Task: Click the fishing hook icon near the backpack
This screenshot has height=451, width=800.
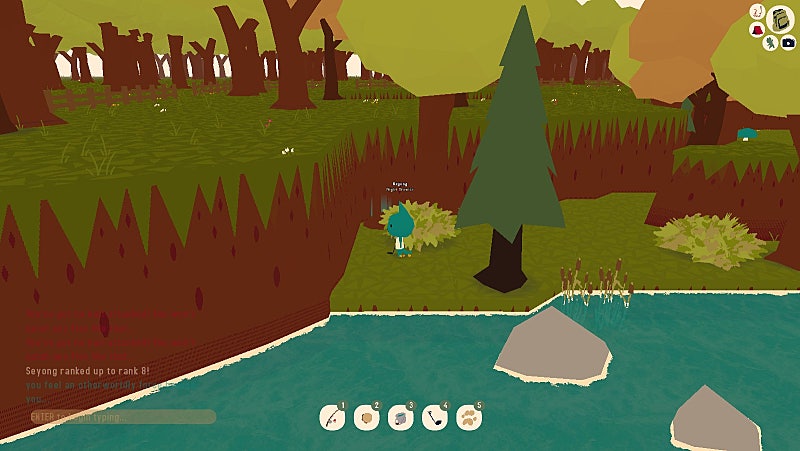Action: tap(758, 11)
